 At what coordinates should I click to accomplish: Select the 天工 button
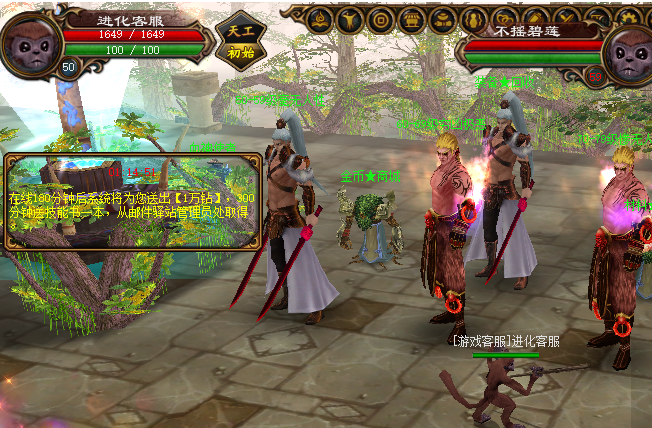[x=240, y=29]
